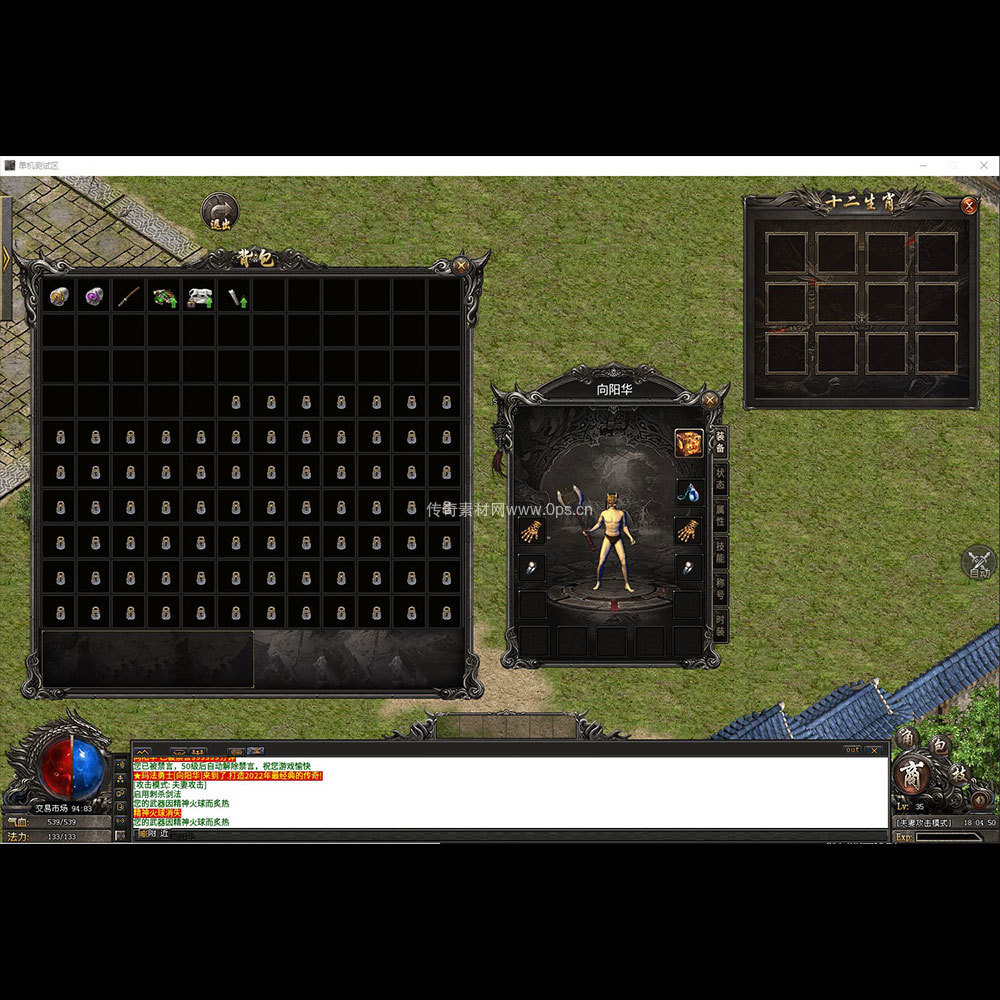This screenshot has height=1000, width=1000.
Task: Select the blue necklace equipment slot
Action: pyautogui.click(x=688, y=492)
